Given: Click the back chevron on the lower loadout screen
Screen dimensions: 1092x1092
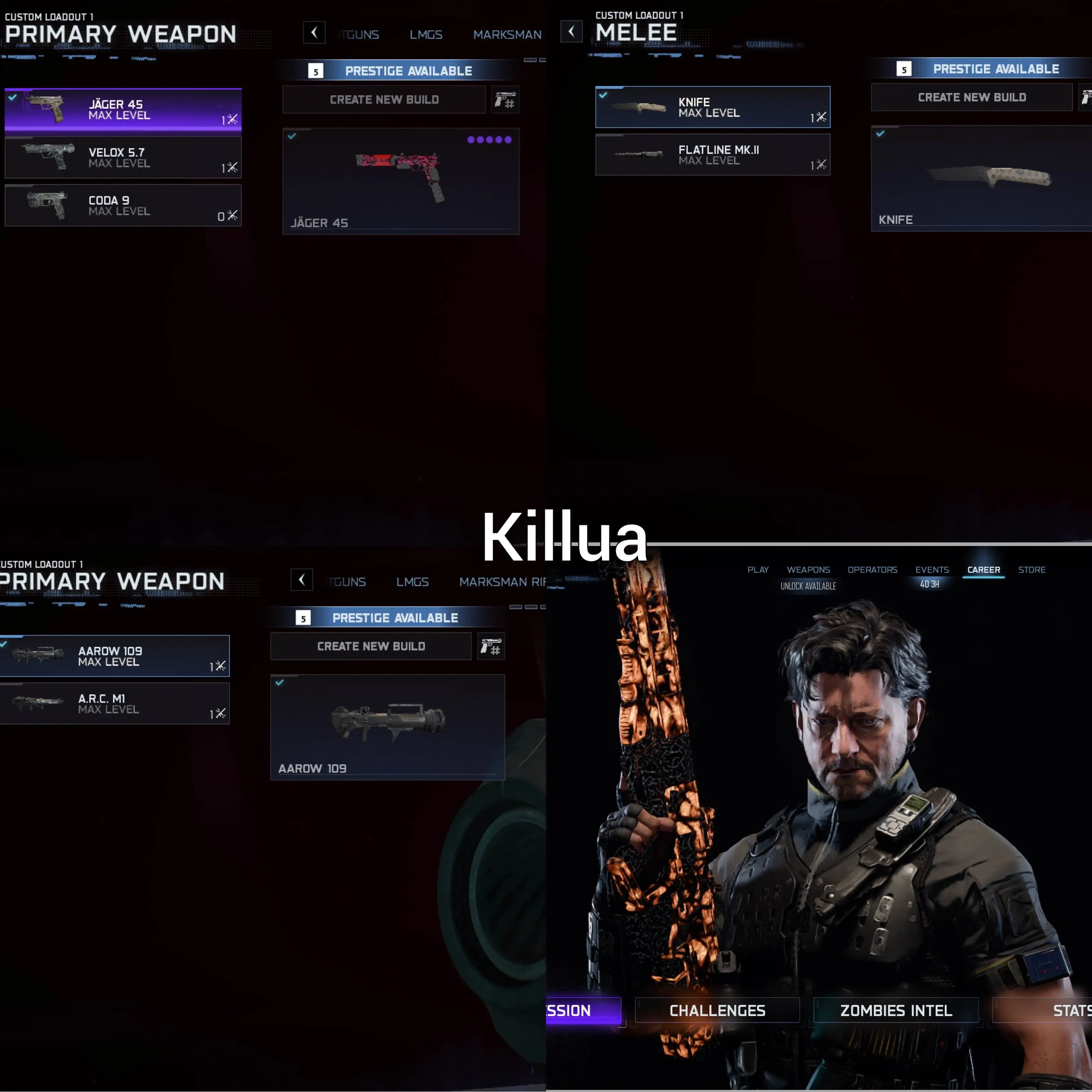Looking at the screenshot, I should coord(301,580).
